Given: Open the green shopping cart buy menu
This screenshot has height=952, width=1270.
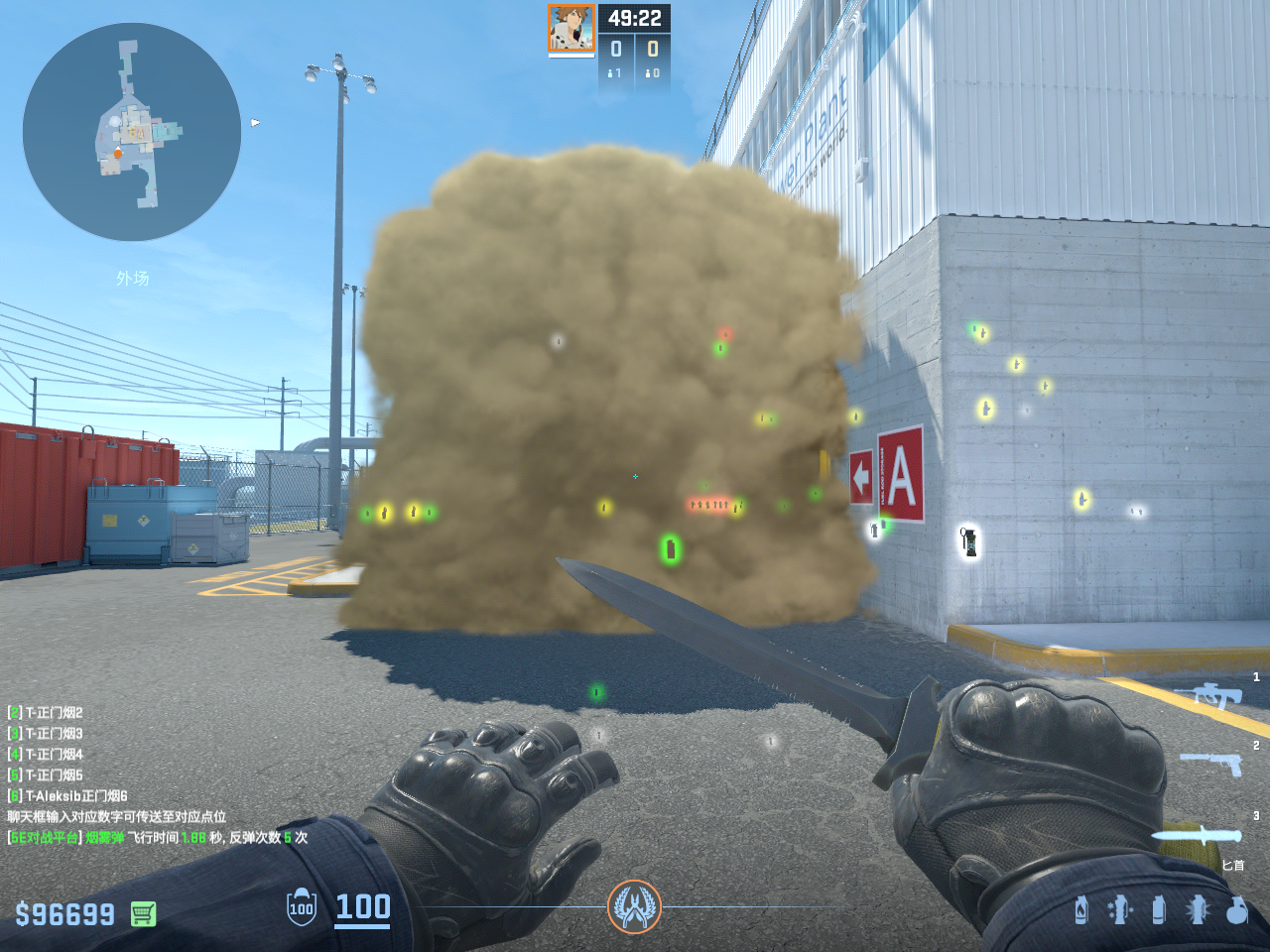Looking at the screenshot, I should coord(143,913).
